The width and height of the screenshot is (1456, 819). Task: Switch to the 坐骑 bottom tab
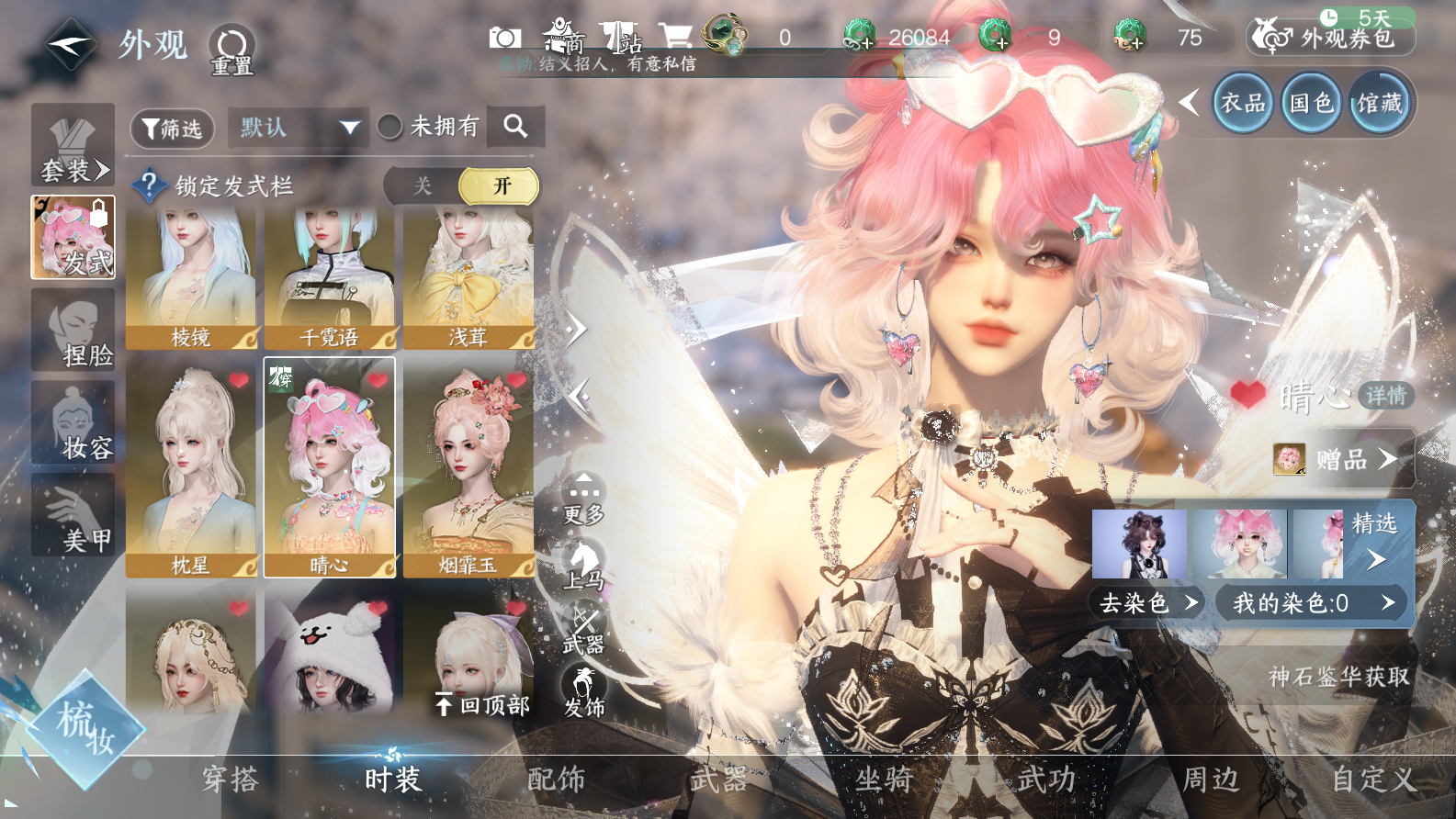[x=884, y=780]
